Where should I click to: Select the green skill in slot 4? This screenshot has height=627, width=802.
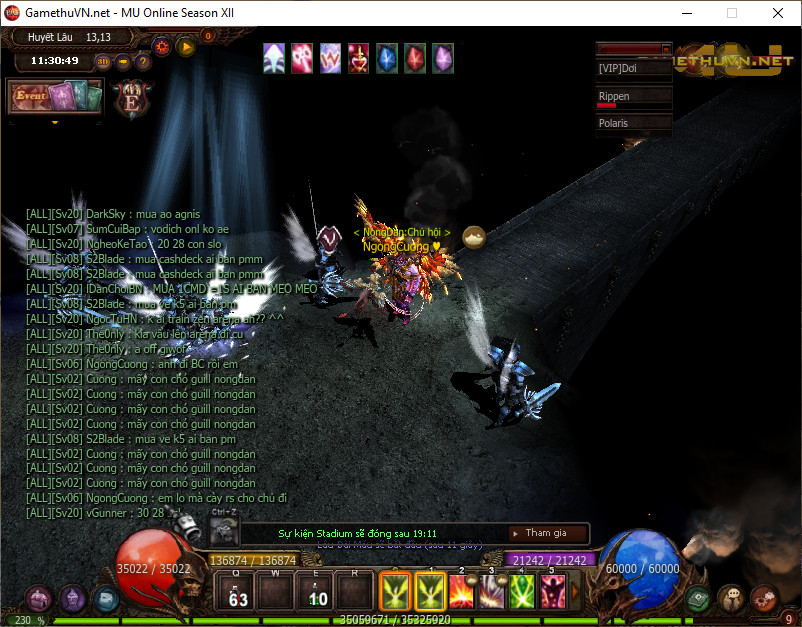(522, 592)
